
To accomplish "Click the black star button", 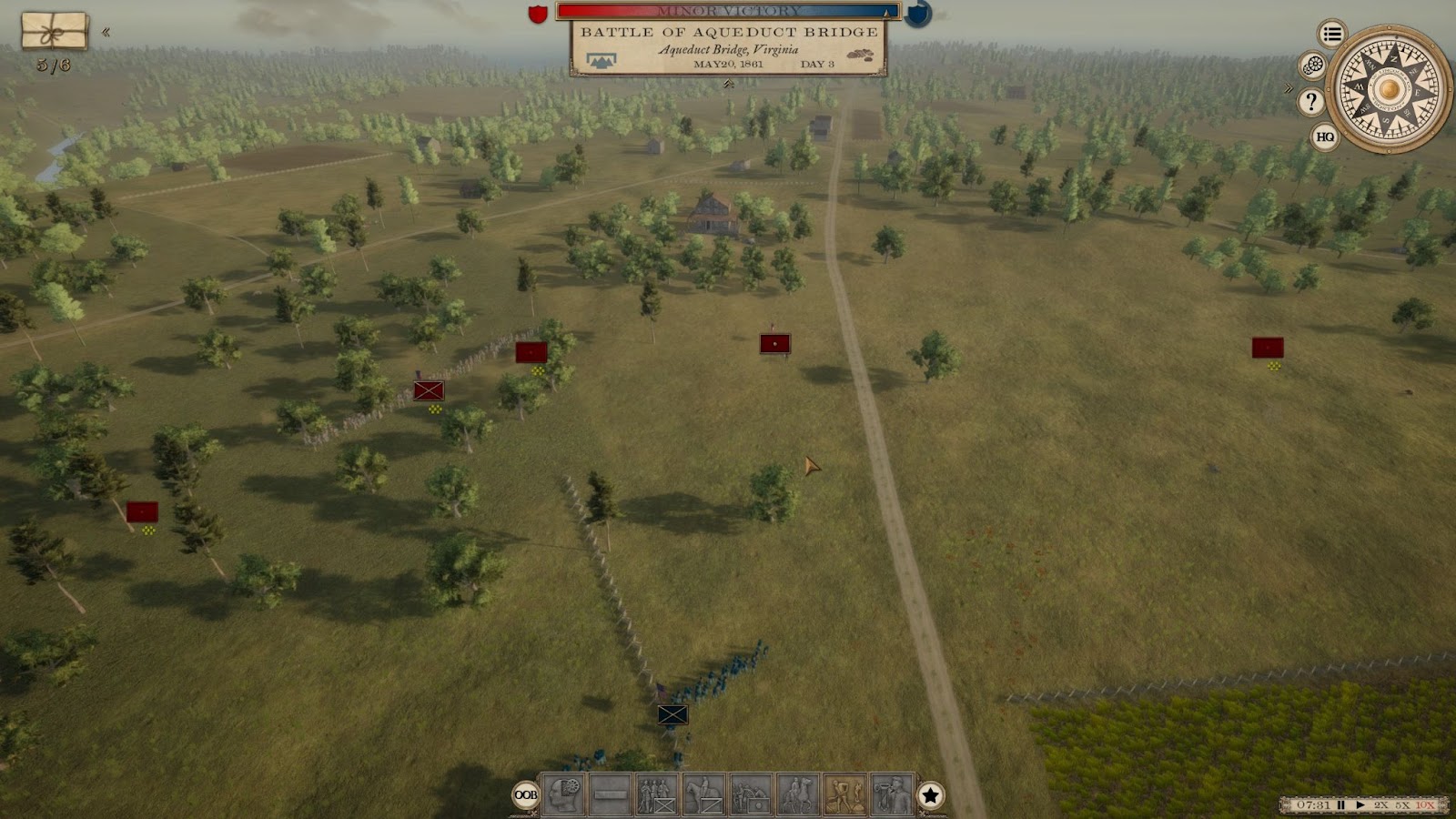I will [930, 795].
